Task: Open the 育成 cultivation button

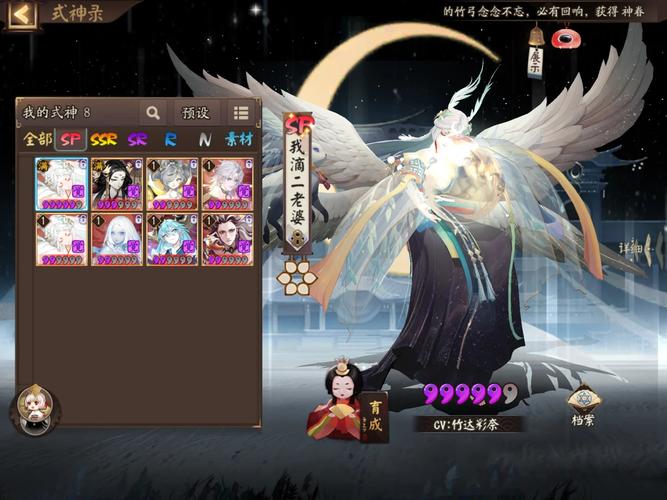Action: point(375,414)
